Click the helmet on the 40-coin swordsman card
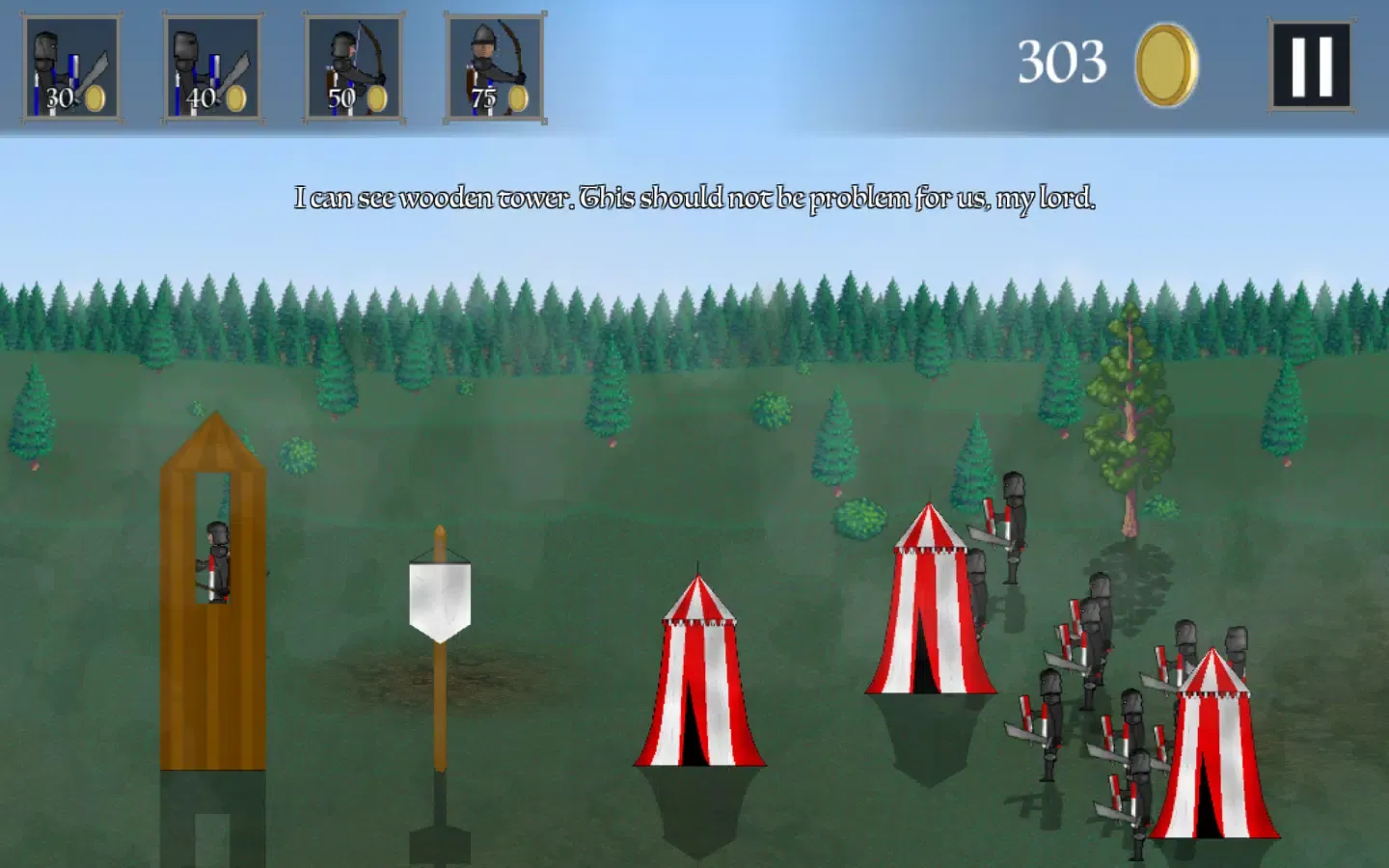1389x868 pixels. click(183, 43)
